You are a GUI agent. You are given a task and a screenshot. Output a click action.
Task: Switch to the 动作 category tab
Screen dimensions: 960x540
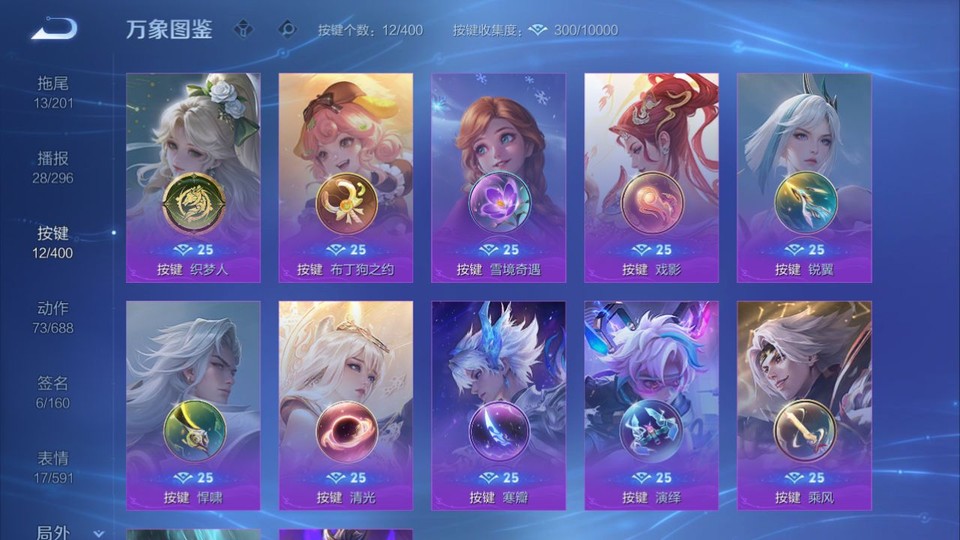coord(53,317)
